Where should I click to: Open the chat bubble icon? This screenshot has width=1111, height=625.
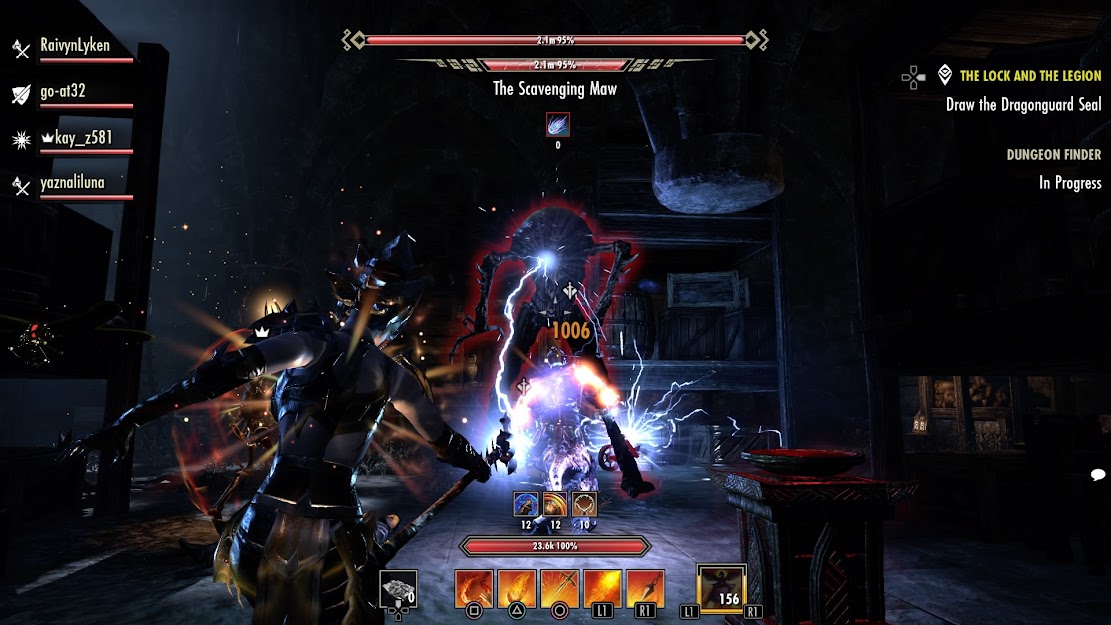[1097, 474]
